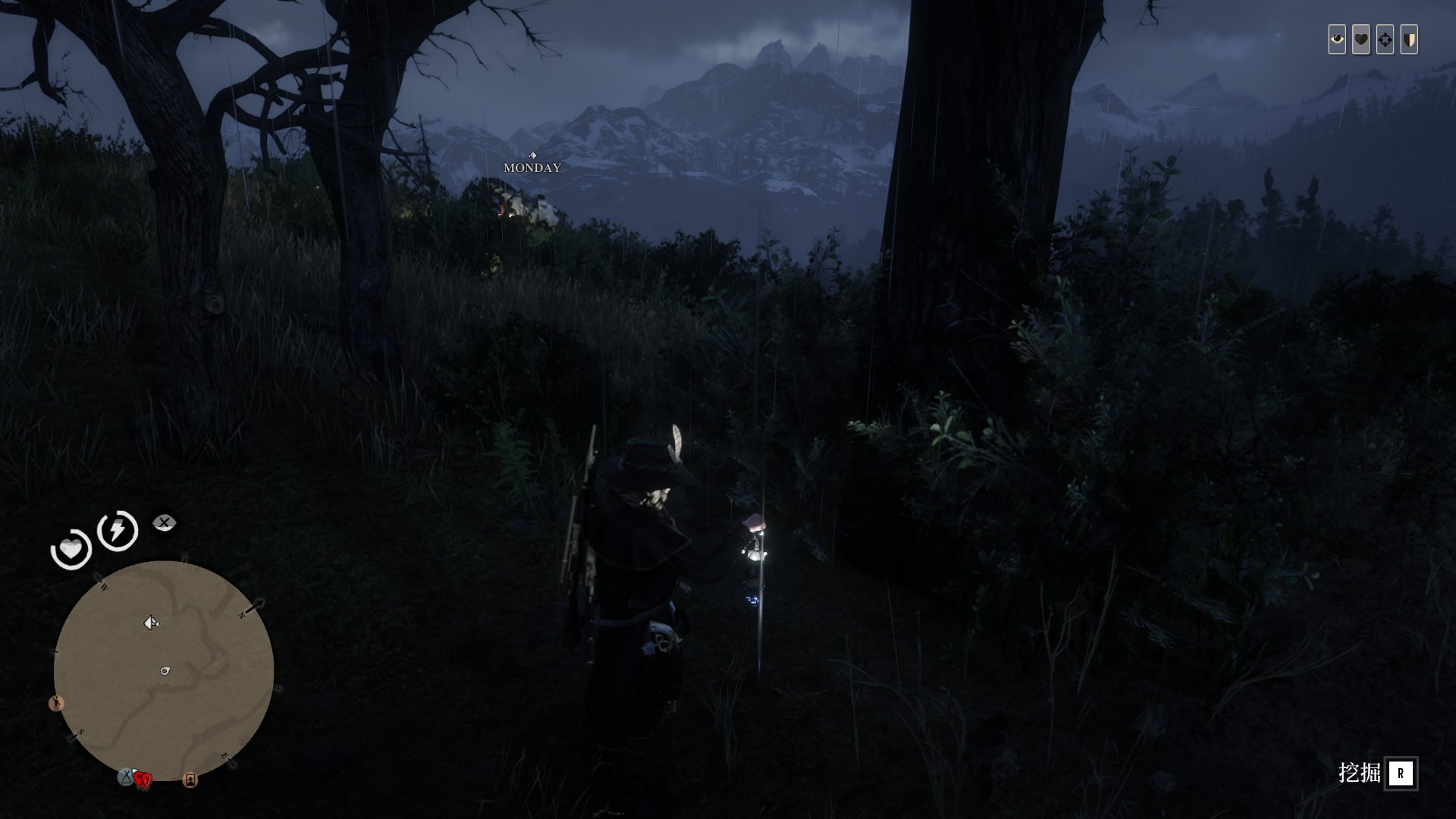Viewport: 1456px width, 819px height.
Task: Click the crossed-out Dead Eye icon
Action: coord(164,522)
